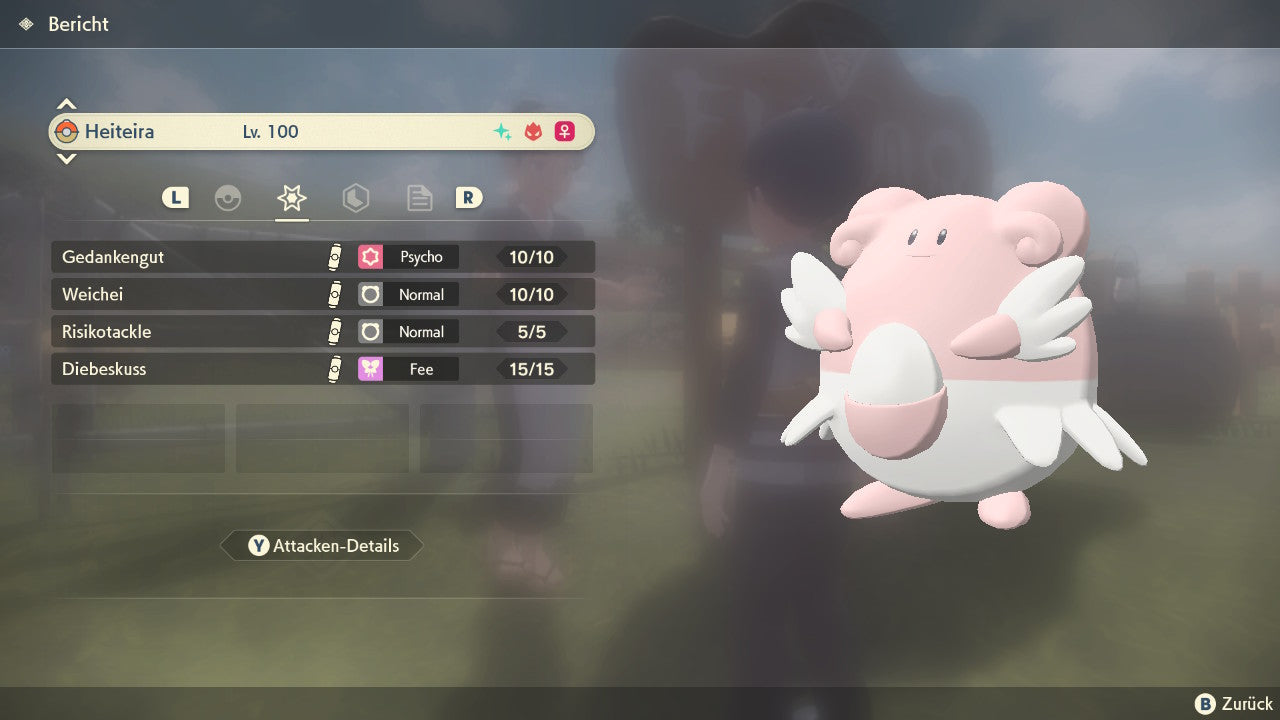Click the up arrow above Heiteira
The image size is (1280, 720).
pyautogui.click(x=66, y=104)
